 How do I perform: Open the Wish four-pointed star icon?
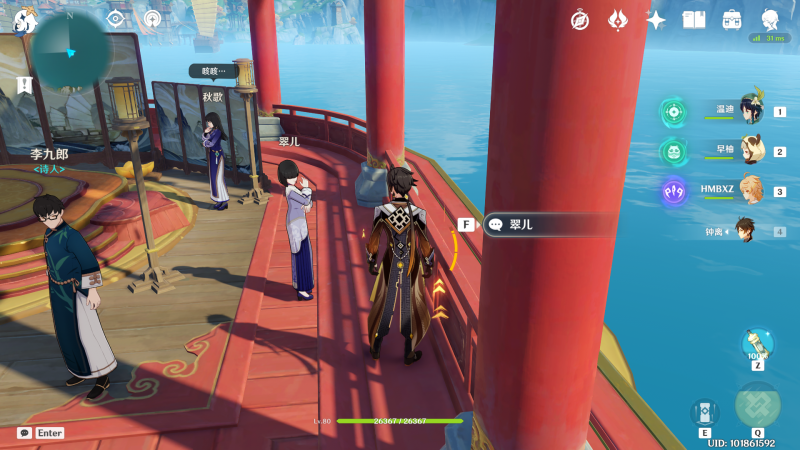tap(656, 20)
